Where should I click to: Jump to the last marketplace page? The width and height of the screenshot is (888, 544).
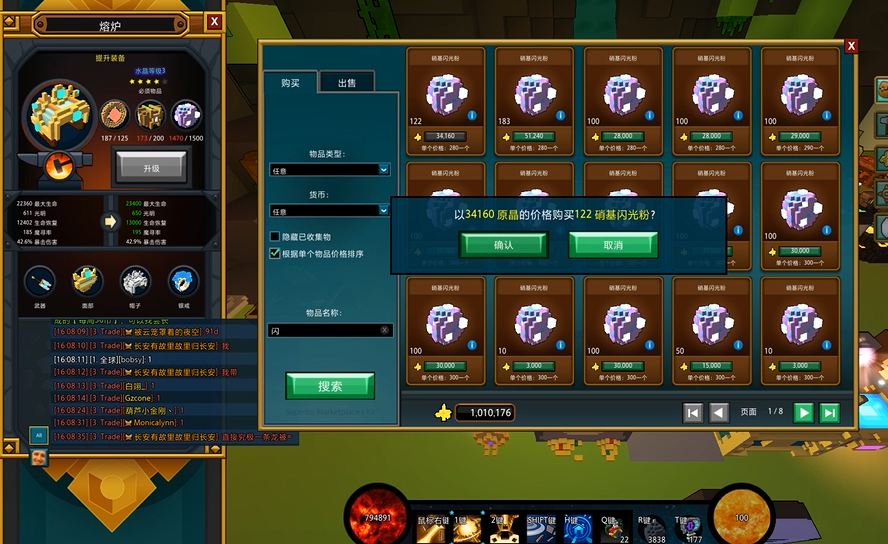[829, 412]
